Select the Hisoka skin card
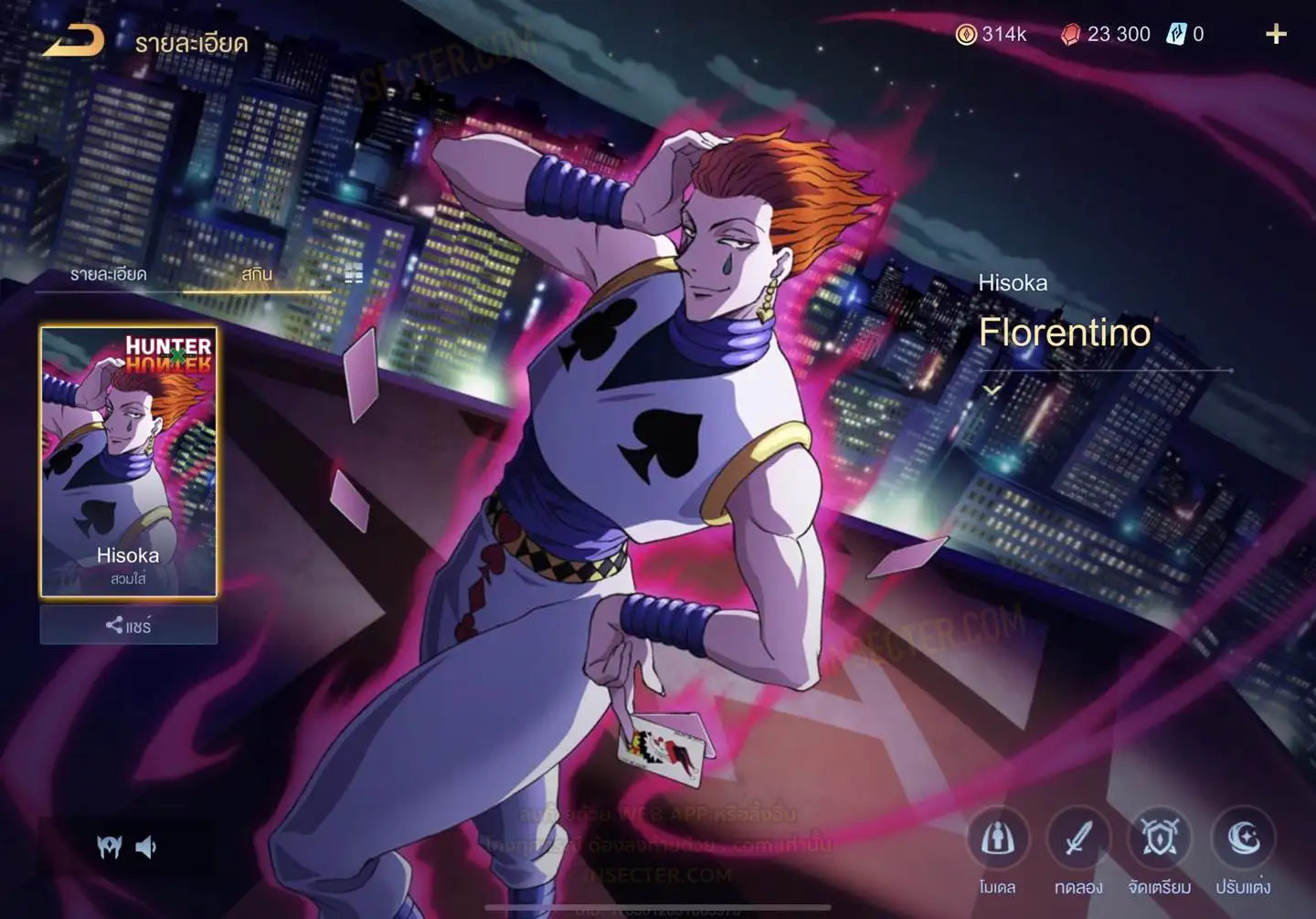1316x919 pixels. click(x=129, y=461)
